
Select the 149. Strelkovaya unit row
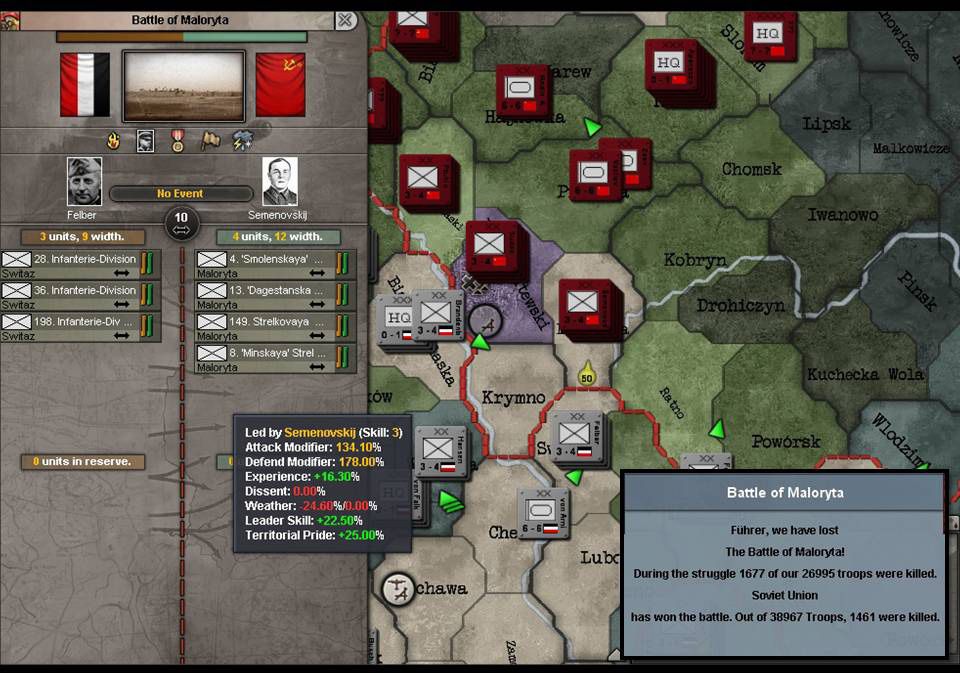[x=274, y=327]
